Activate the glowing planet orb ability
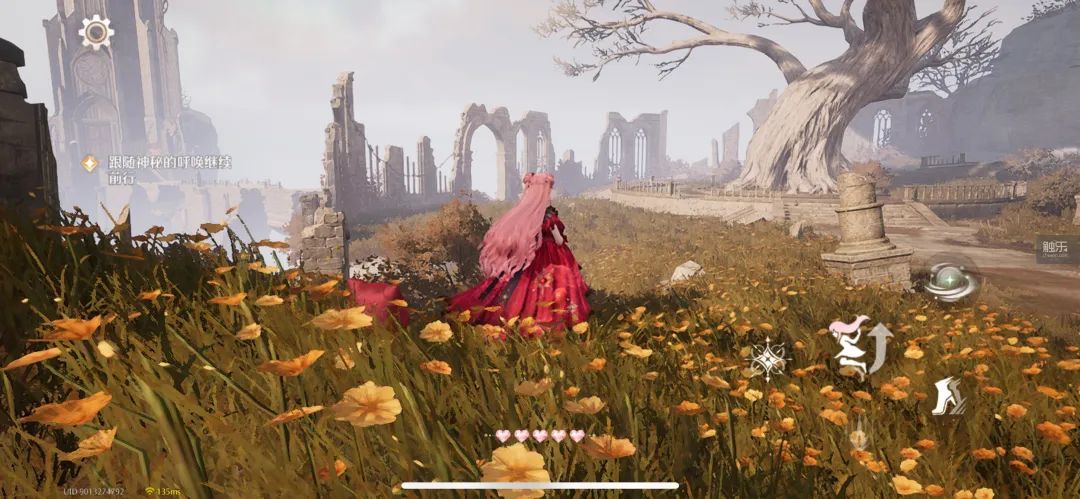Viewport: 1080px width, 499px height. point(950,281)
